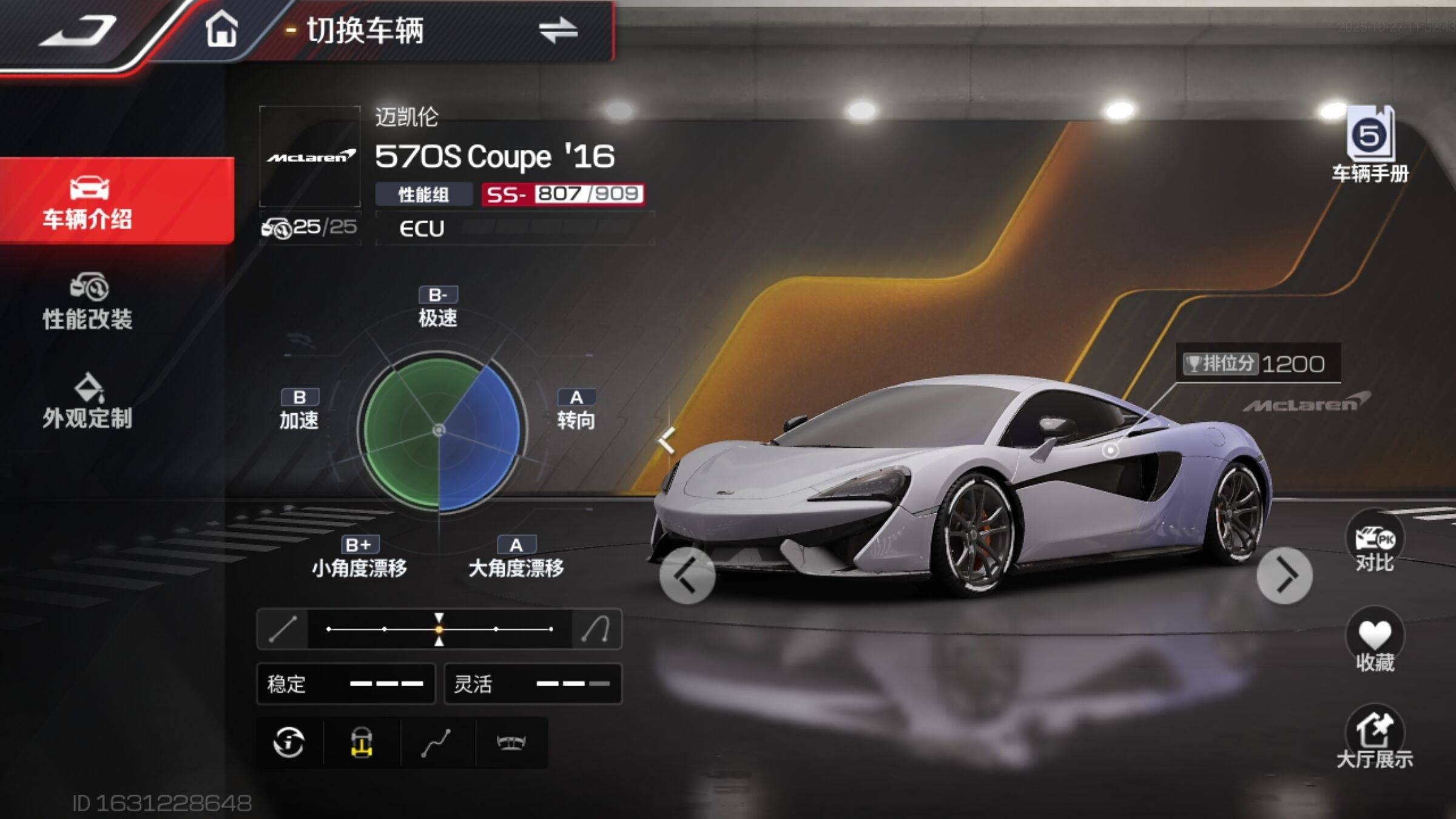Open the curve graph icon
This screenshot has width=1456, height=819.
click(436, 742)
